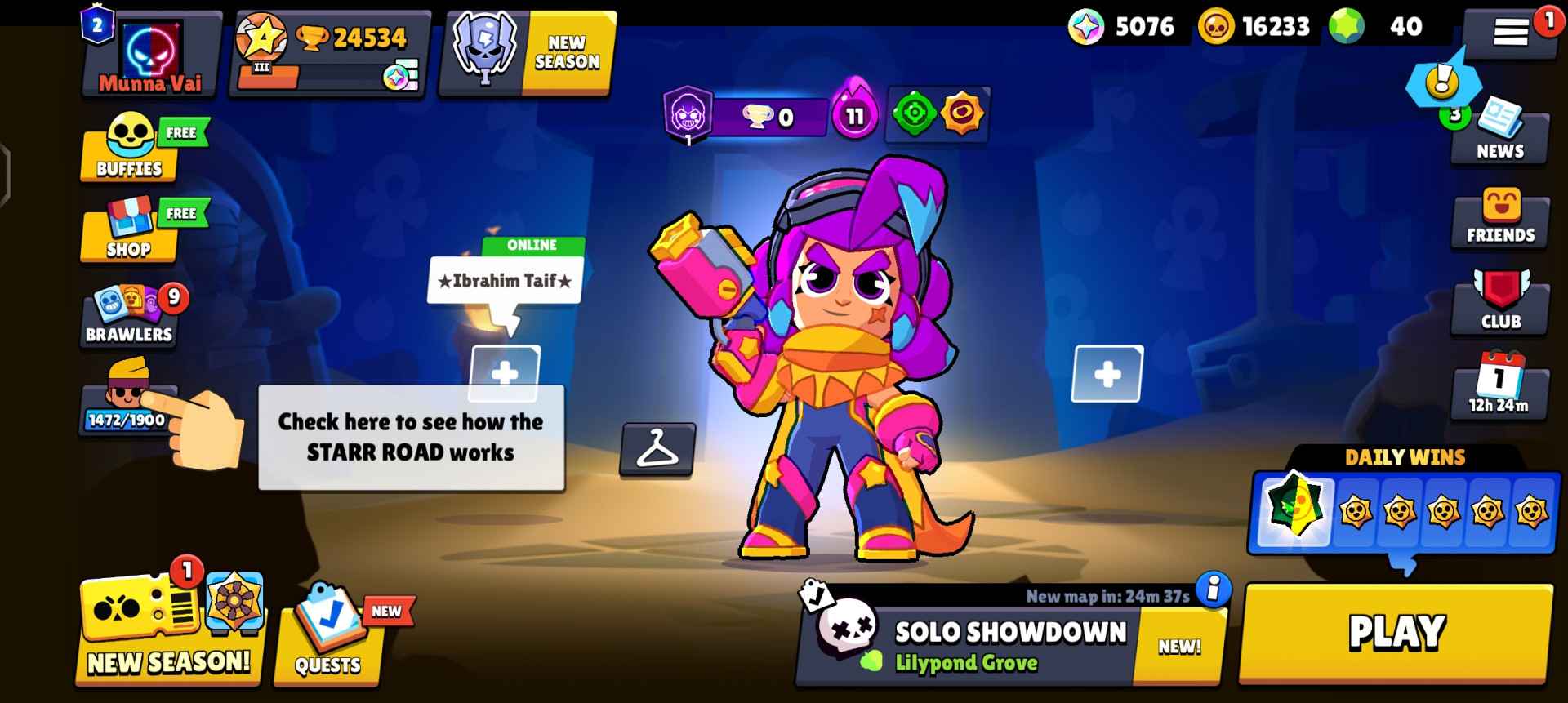The height and width of the screenshot is (703, 1568).
Task: Open the Friends list
Action: click(x=1499, y=216)
